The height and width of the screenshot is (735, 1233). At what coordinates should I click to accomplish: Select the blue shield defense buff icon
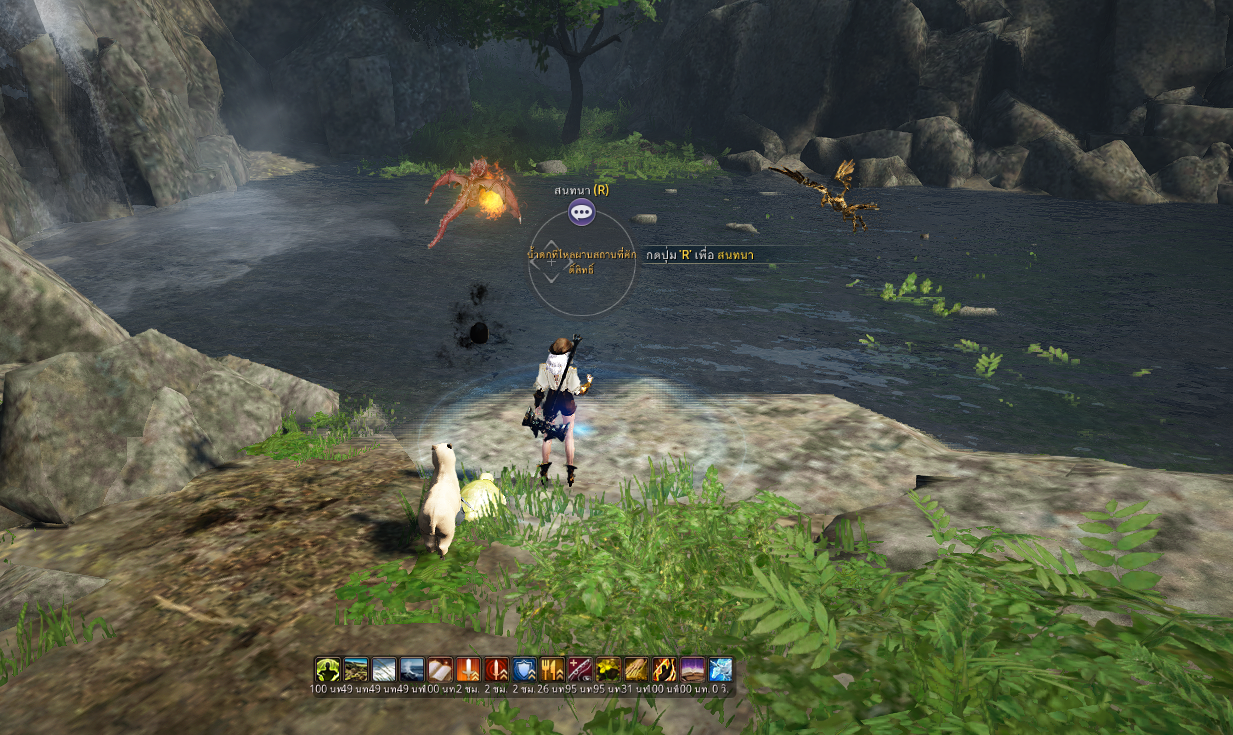pos(524,669)
